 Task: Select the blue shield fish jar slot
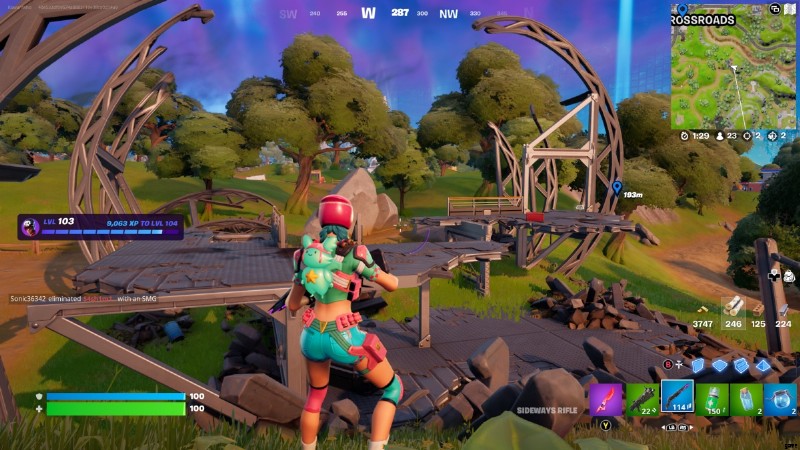[780, 398]
